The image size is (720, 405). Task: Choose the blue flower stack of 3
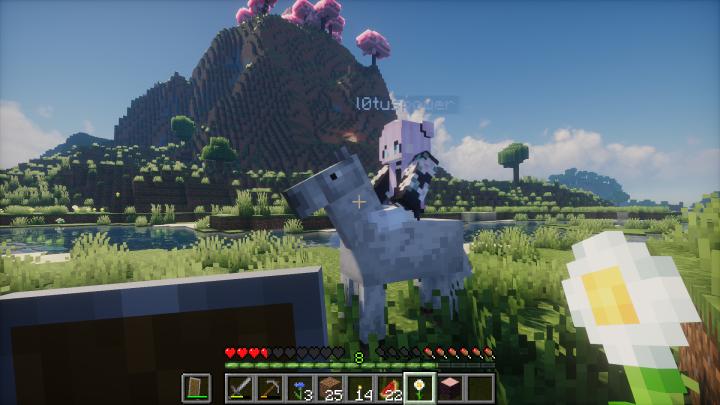(298, 388)
